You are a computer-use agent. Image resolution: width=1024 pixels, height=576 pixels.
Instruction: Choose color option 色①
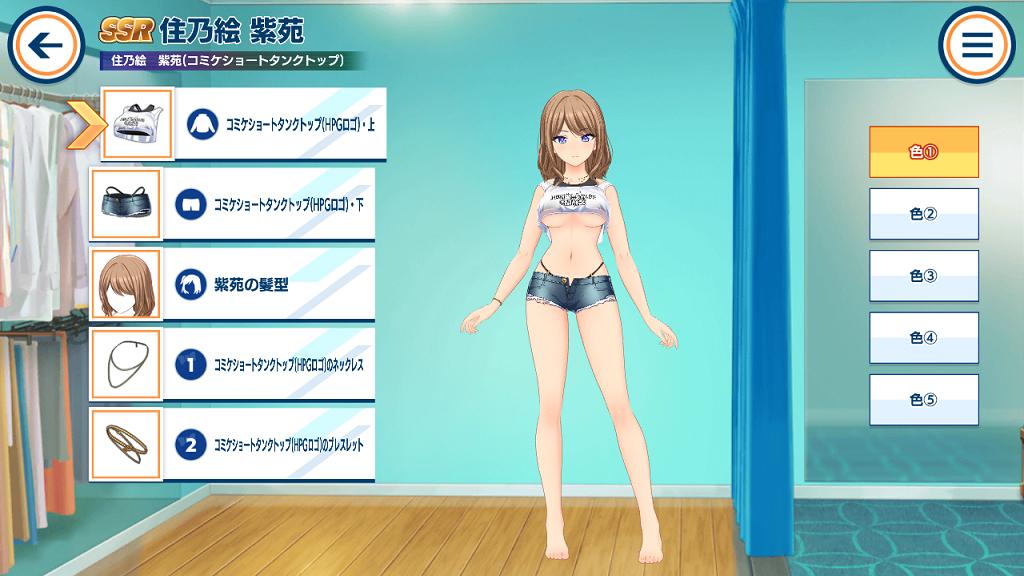923,153
